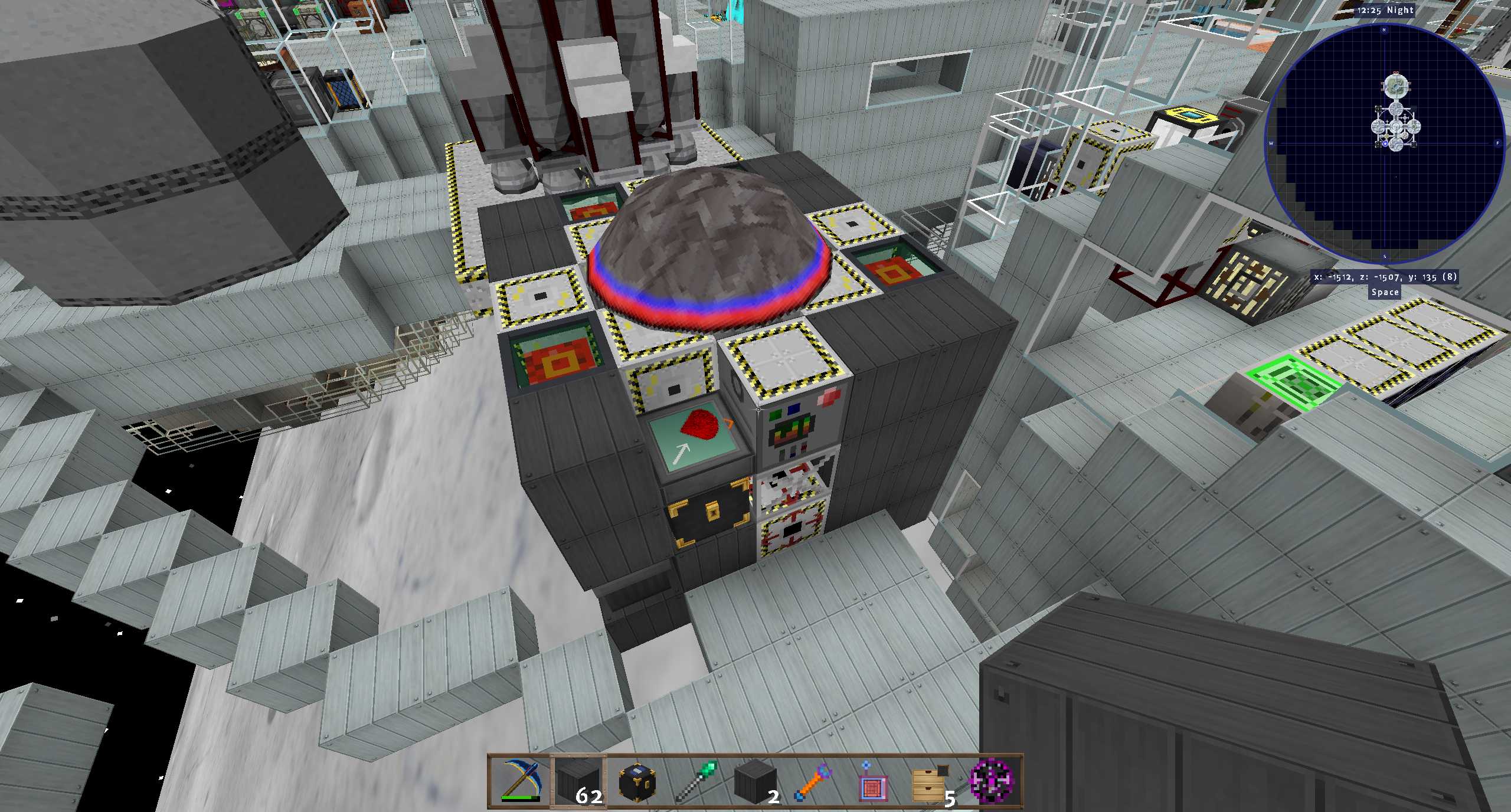Select the pink framed builder gadget

[872, 781]
